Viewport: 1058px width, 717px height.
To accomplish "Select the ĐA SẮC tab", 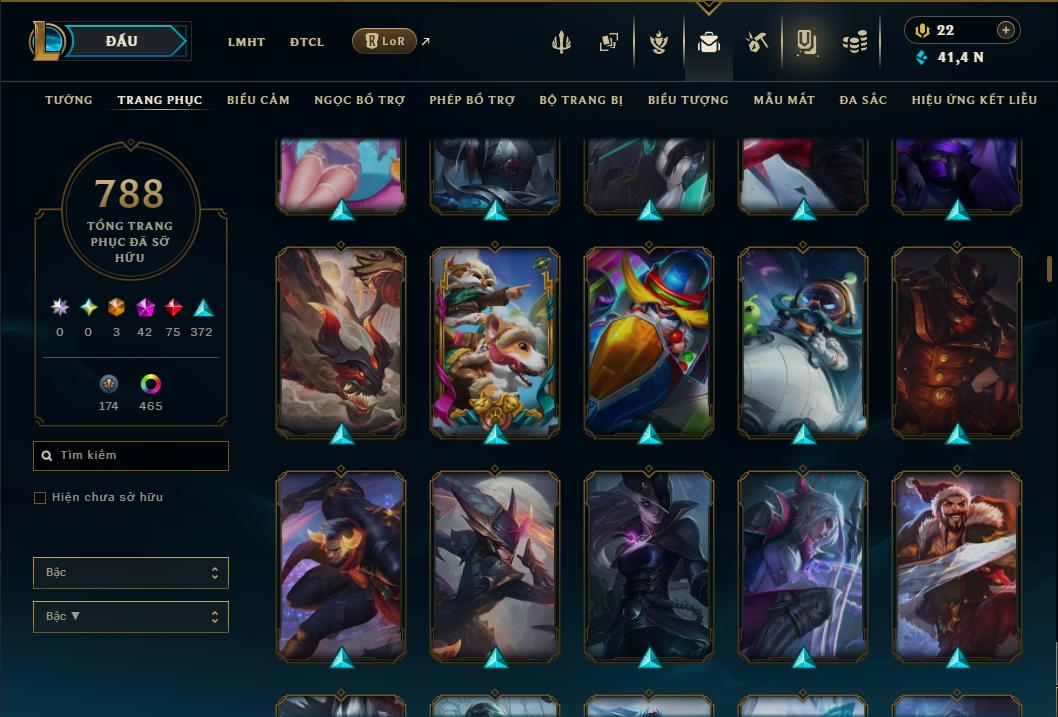I will point(863,100).
